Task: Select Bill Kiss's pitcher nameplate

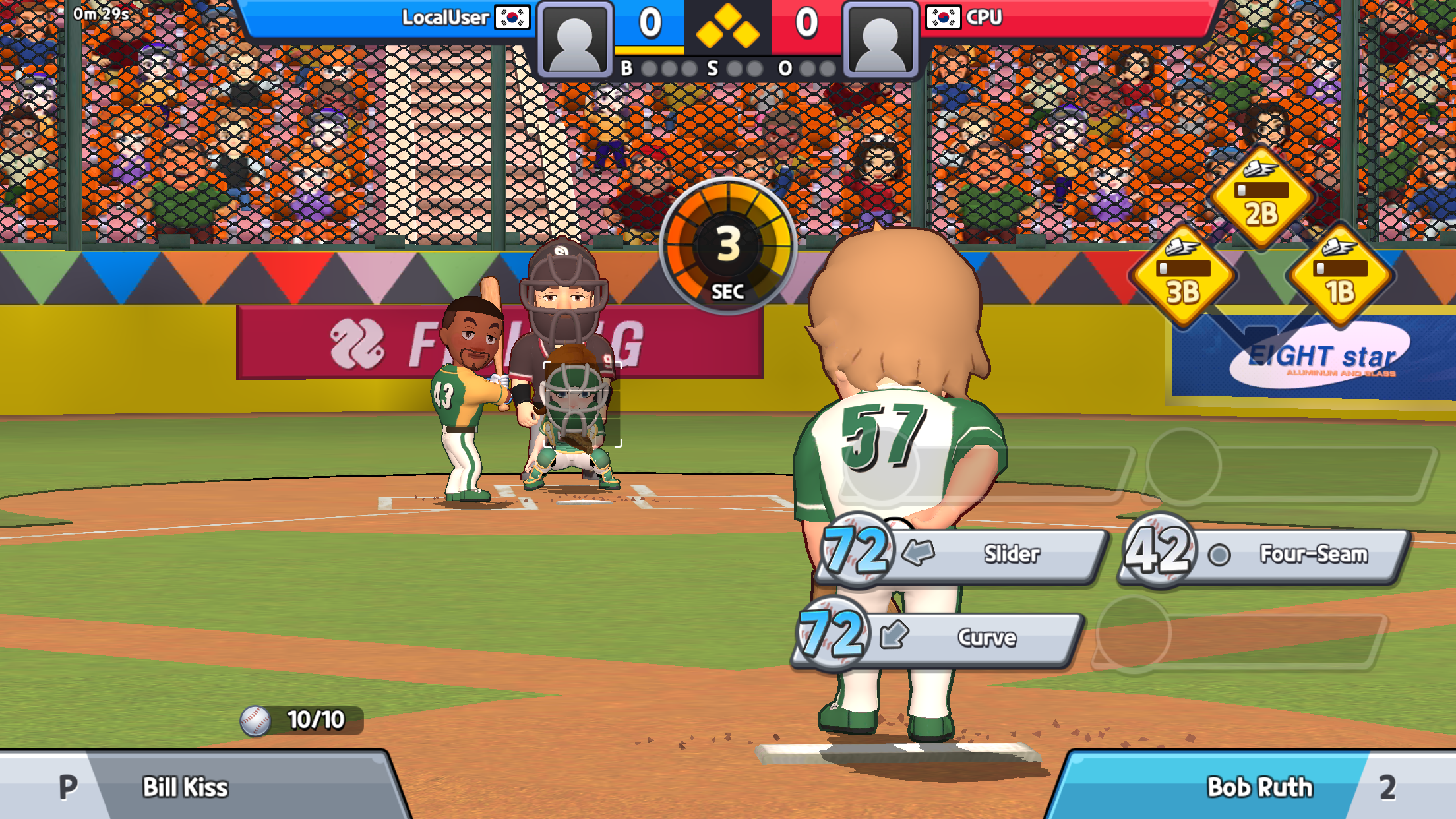Action: pyautogui.click(x=185, y=787)
